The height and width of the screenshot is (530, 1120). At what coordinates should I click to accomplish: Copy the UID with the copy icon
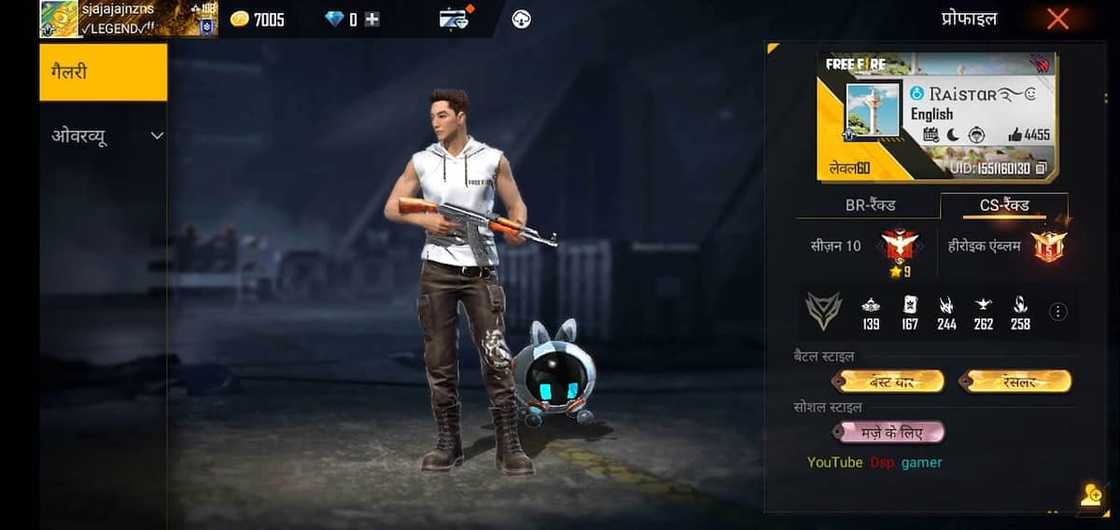pyautogui.click(x=1042, y=168)
